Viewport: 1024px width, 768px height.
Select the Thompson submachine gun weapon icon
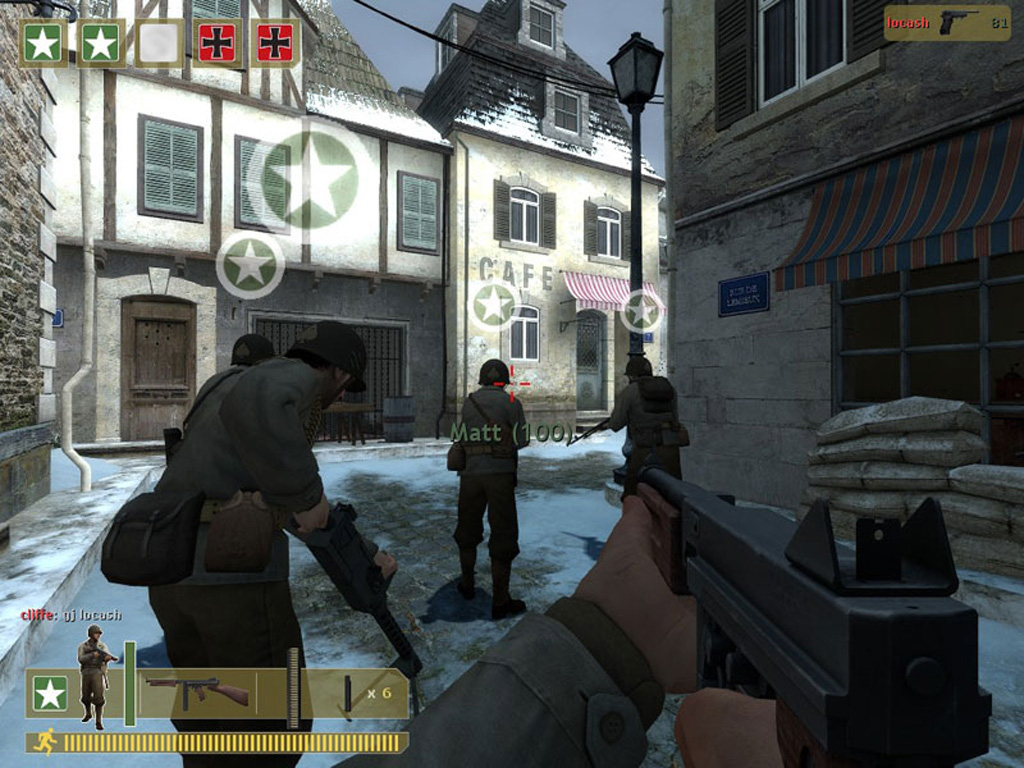[196, 690]
